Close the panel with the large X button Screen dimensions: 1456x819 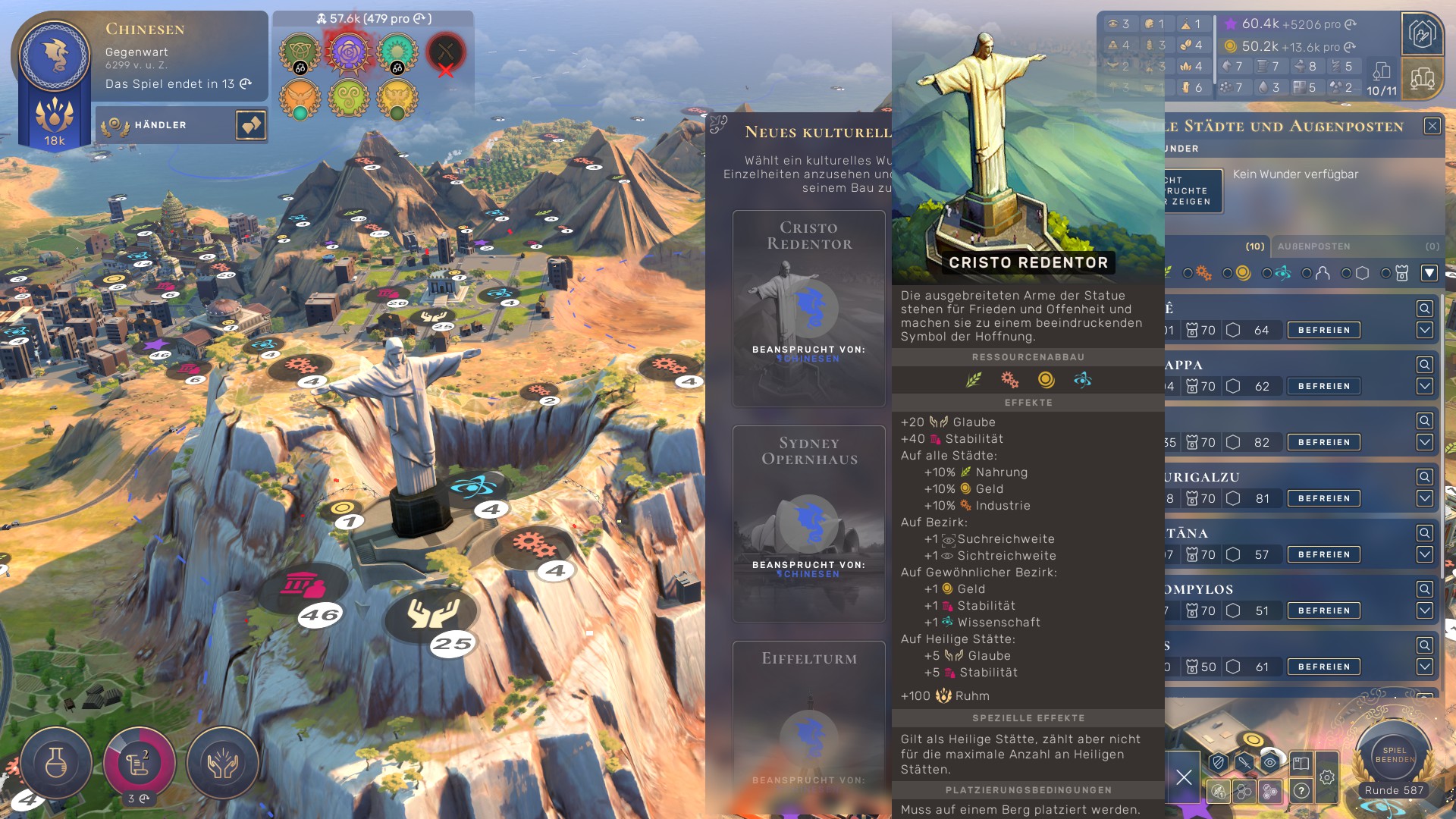click(1184, 777)
